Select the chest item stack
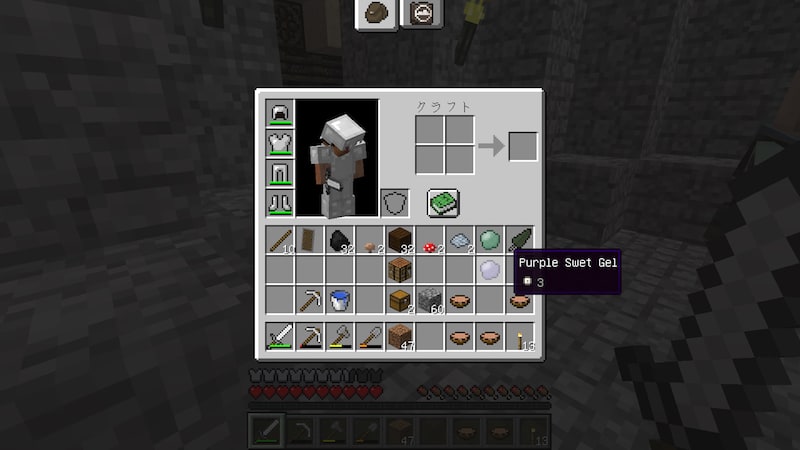This screenshot has width=800, height=450. point(400,300)
